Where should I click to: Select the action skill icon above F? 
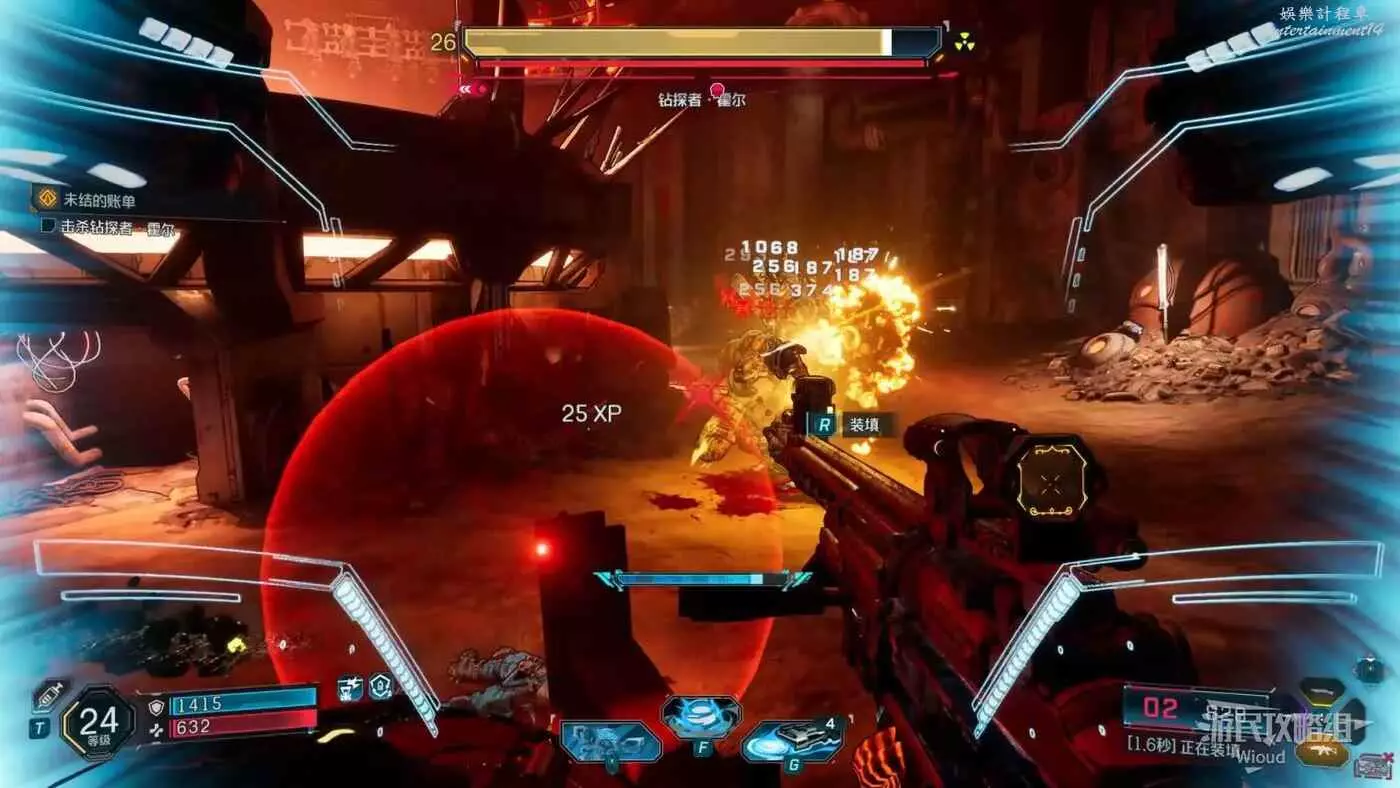(x=701, y=716)
